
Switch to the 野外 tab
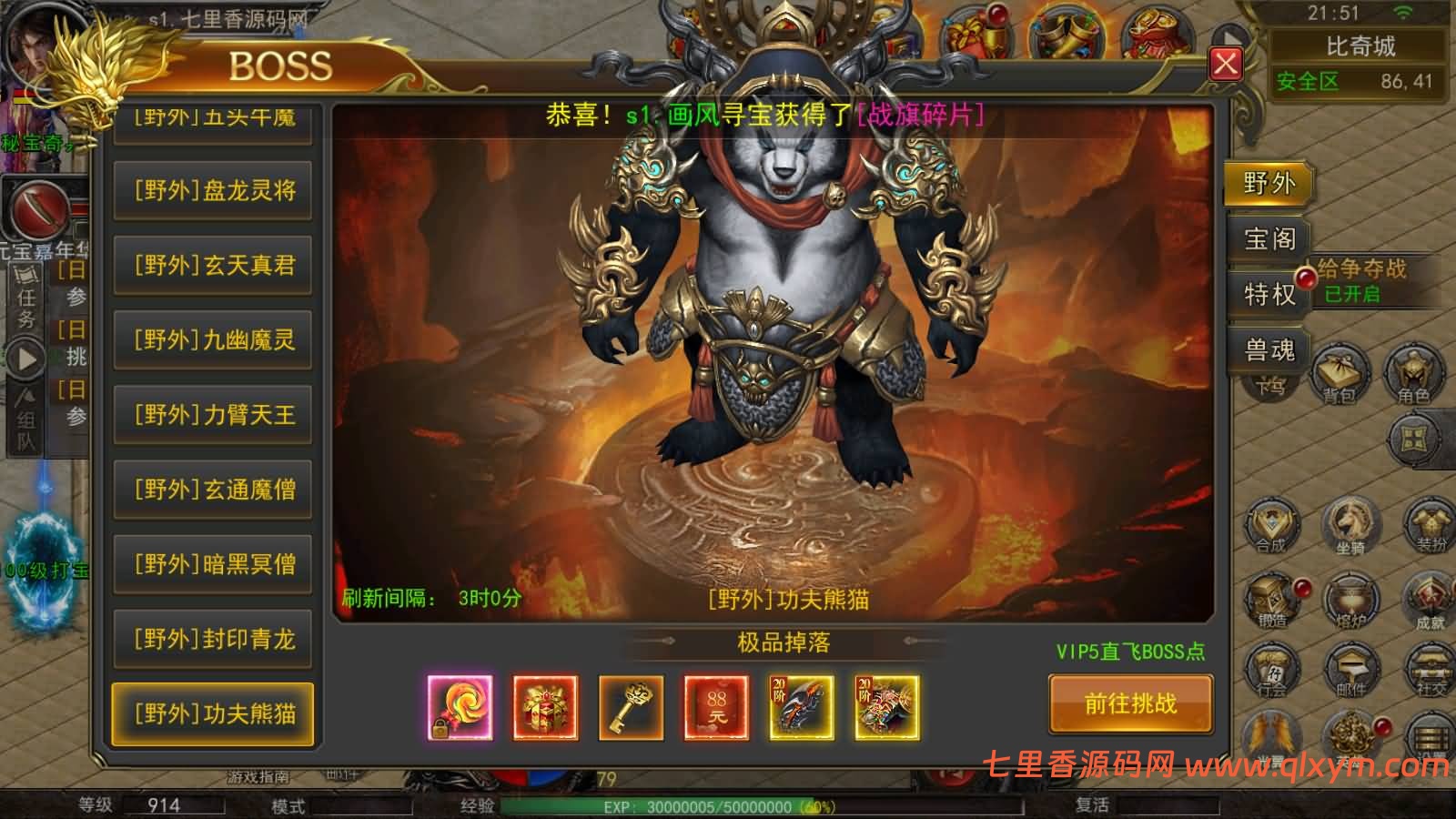(1269, 184)
